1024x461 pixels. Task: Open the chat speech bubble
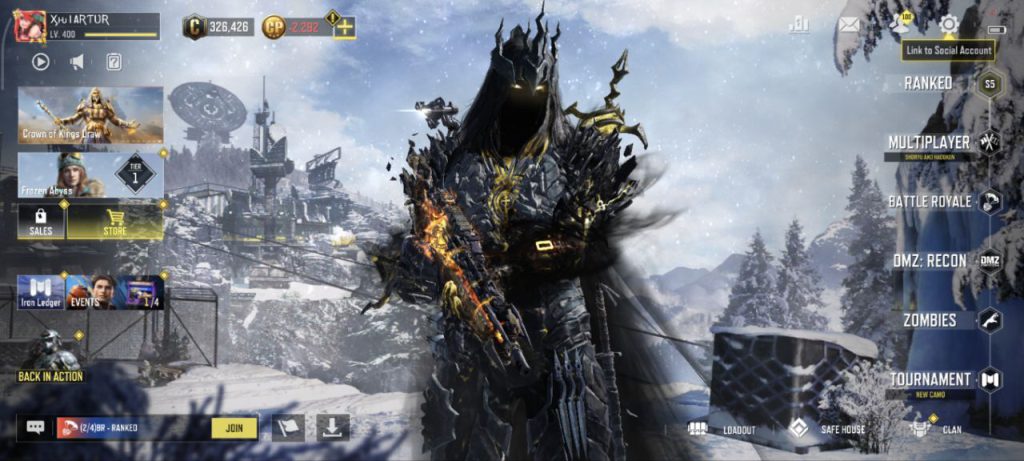point(36,428)
